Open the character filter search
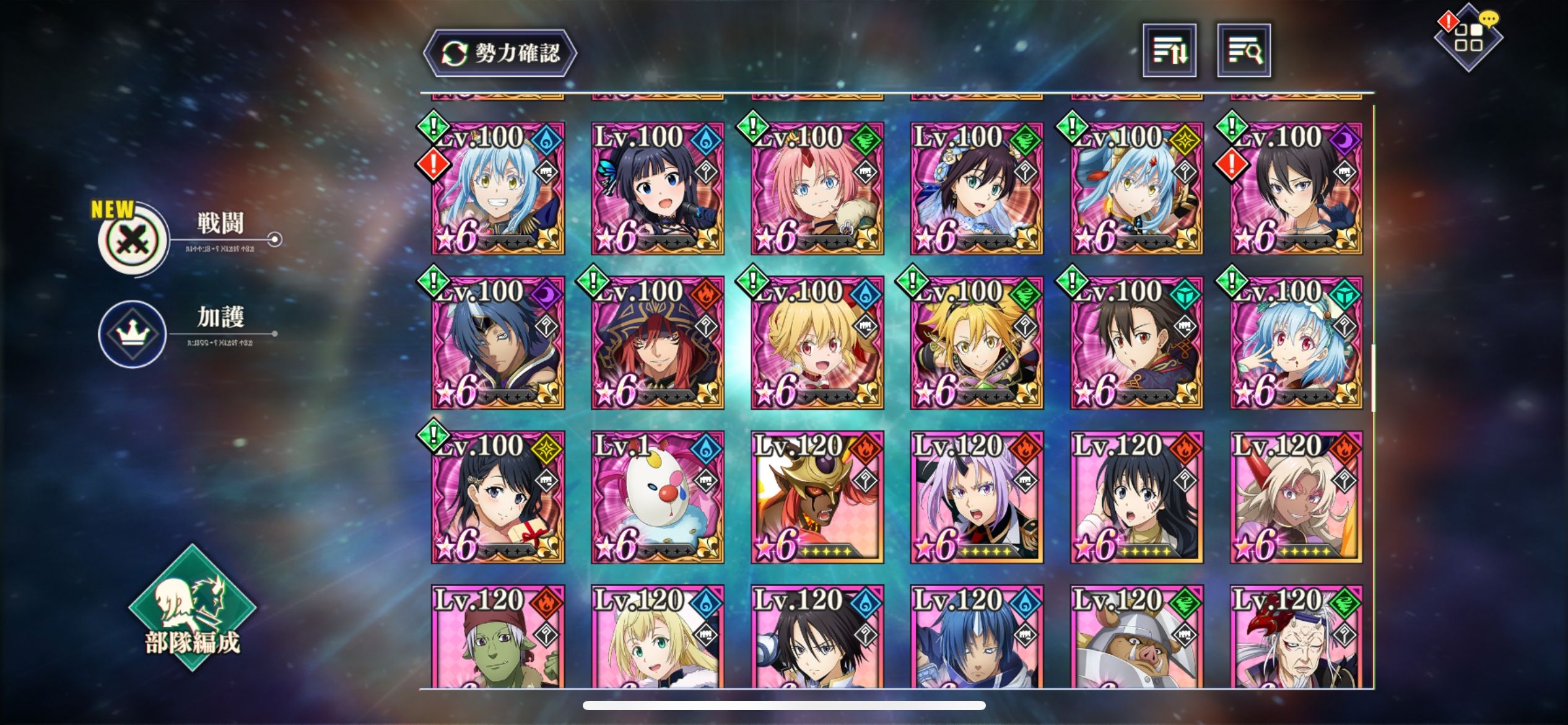Viewport: 1568px width, 725px height. pos(1244,51)
